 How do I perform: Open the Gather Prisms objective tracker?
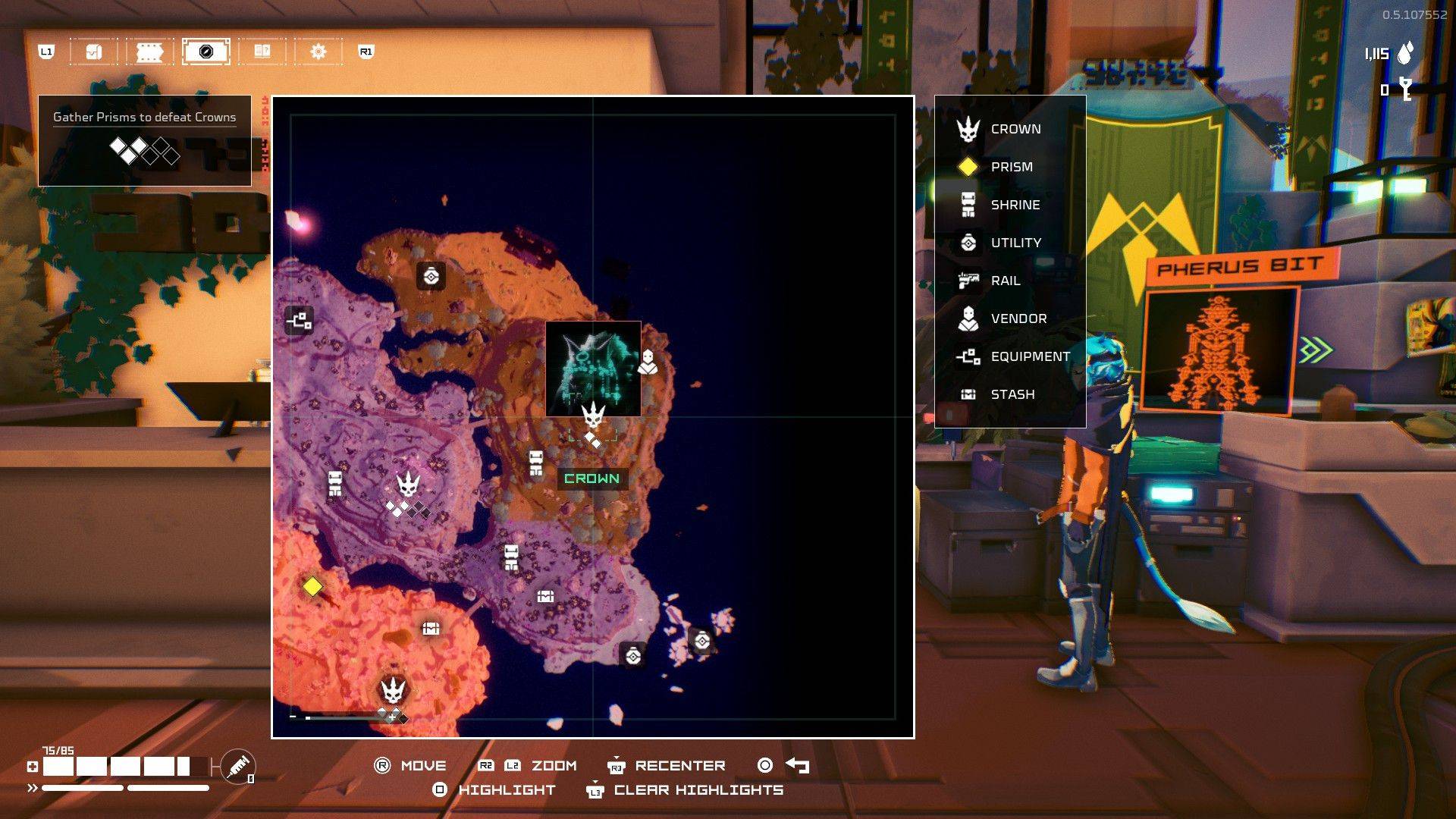click(144, 140)
